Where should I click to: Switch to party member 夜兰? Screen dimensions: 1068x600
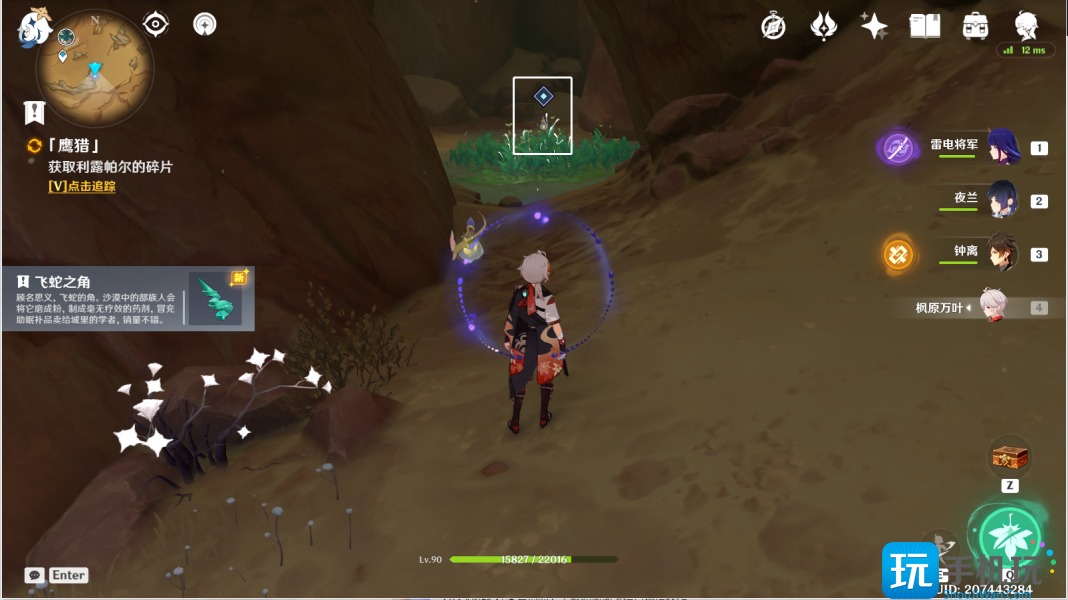click(x=1001, y=200)
